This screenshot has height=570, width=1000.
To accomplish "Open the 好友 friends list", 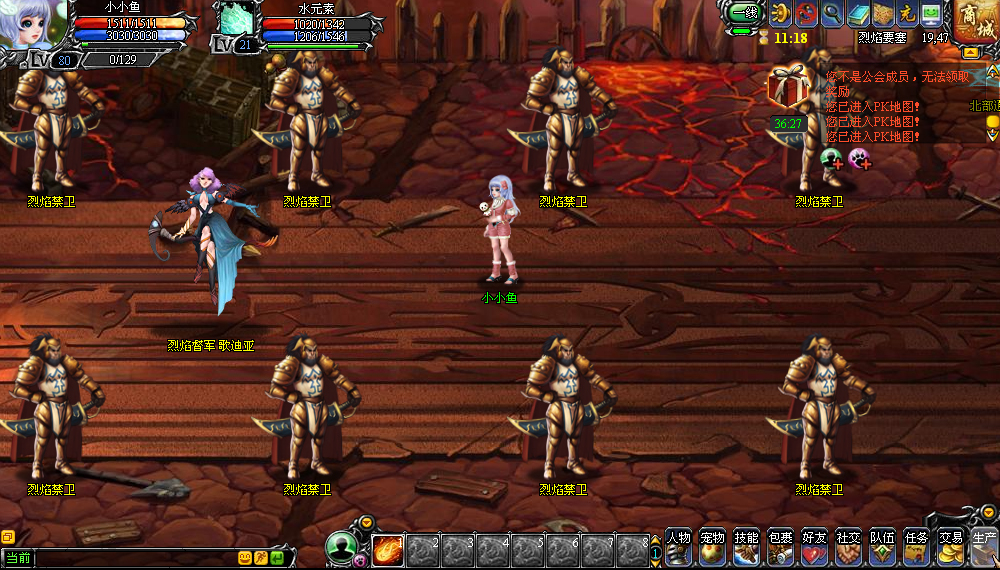I will pos(814,548).
